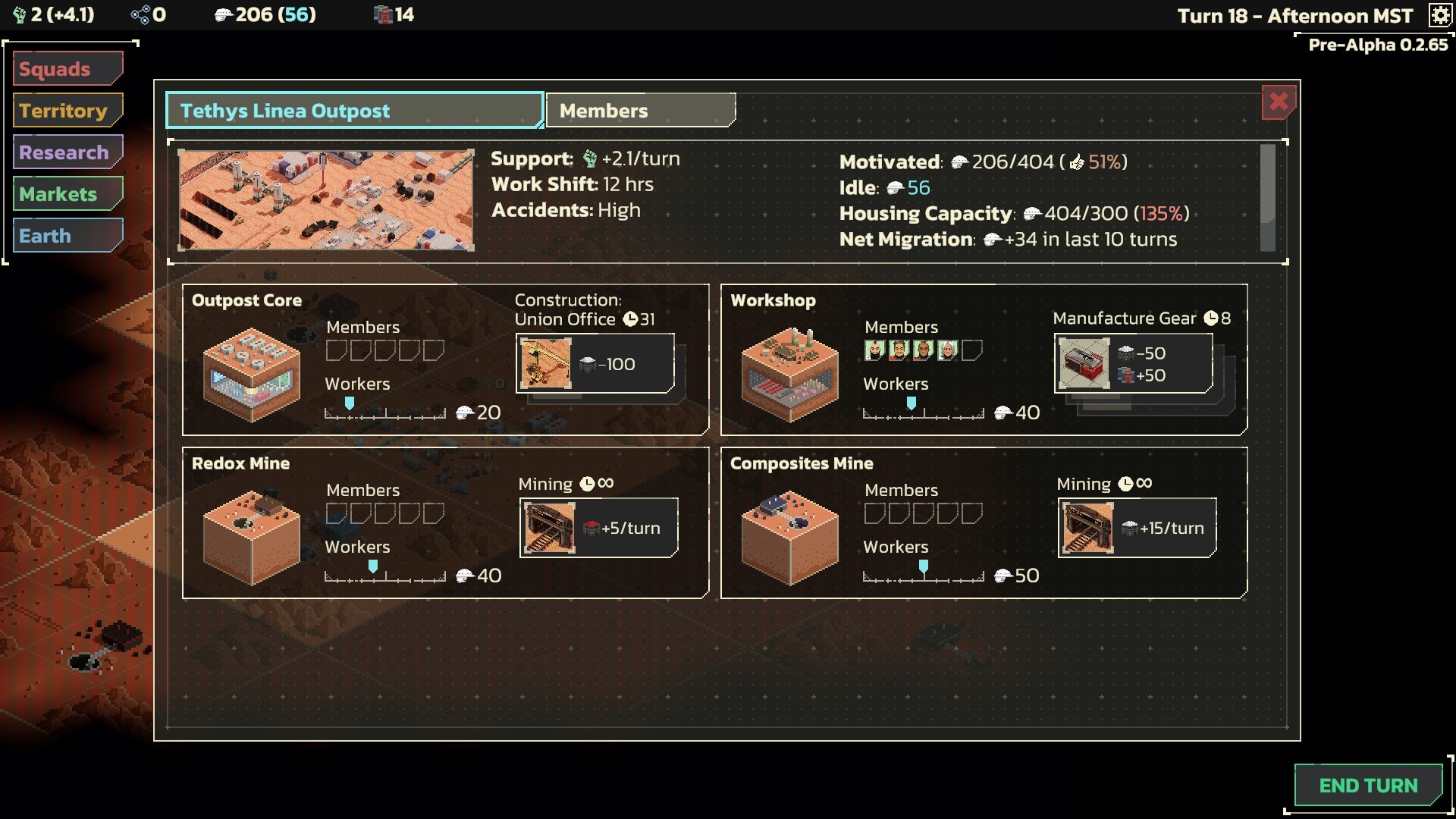The height and width of the screenshot is (819, 1456).
Task: Click the Workshop building icon
Action: [791, 372]
